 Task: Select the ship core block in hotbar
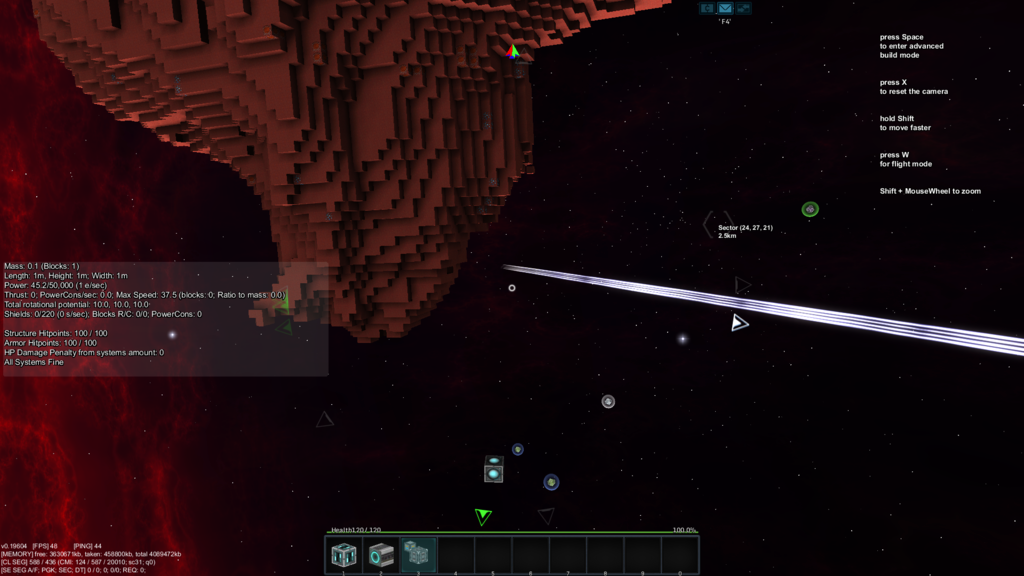[x=344, y=554]
